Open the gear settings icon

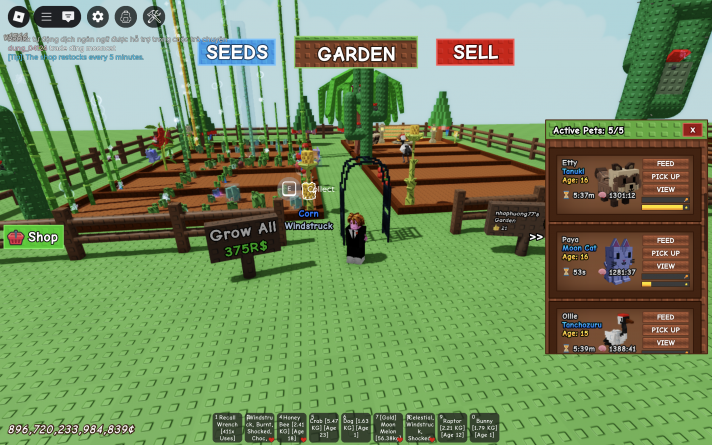tap(97, 16)
